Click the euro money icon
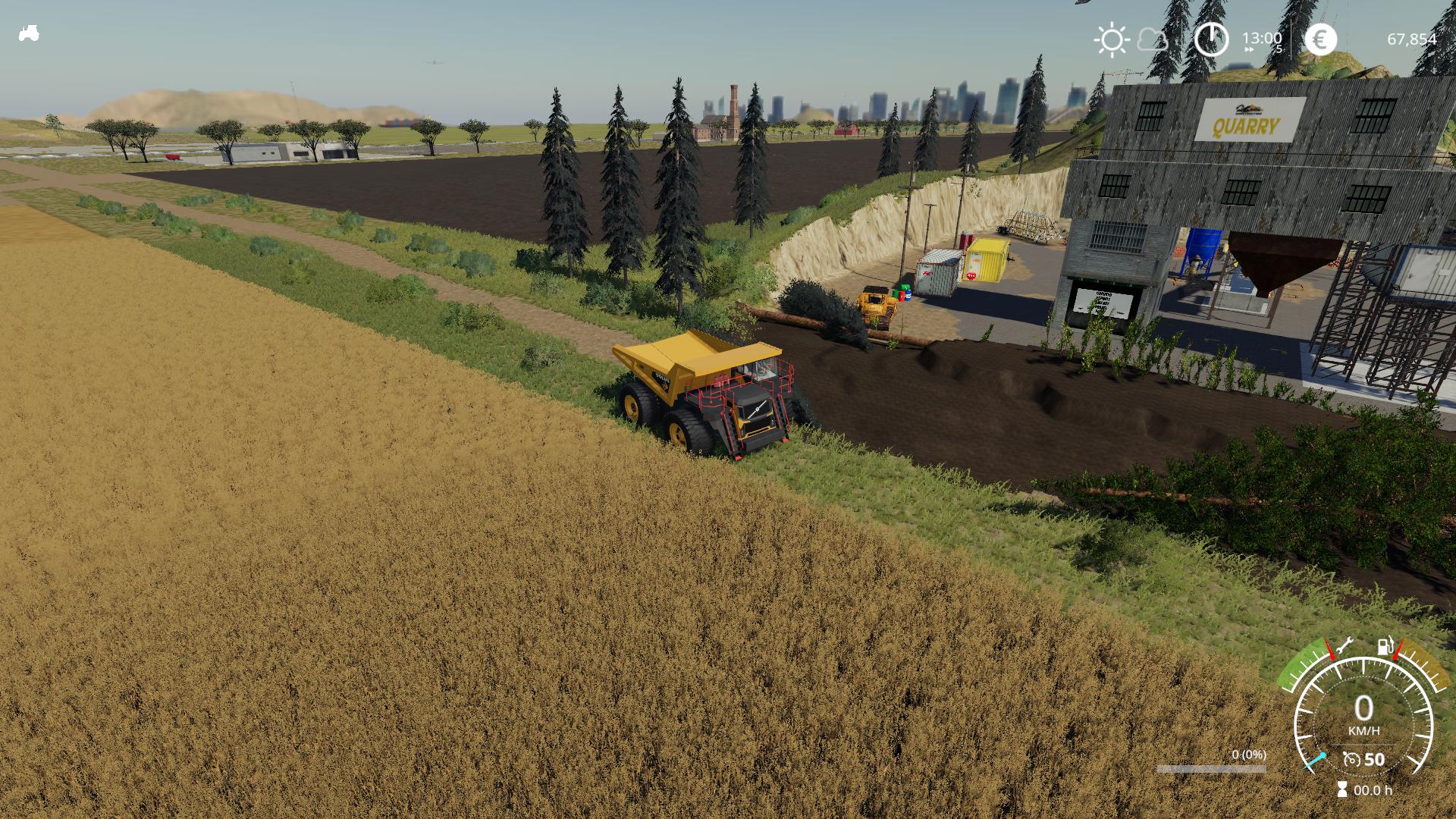Viewport: 1456px width, 819px height. point(1320,39)
